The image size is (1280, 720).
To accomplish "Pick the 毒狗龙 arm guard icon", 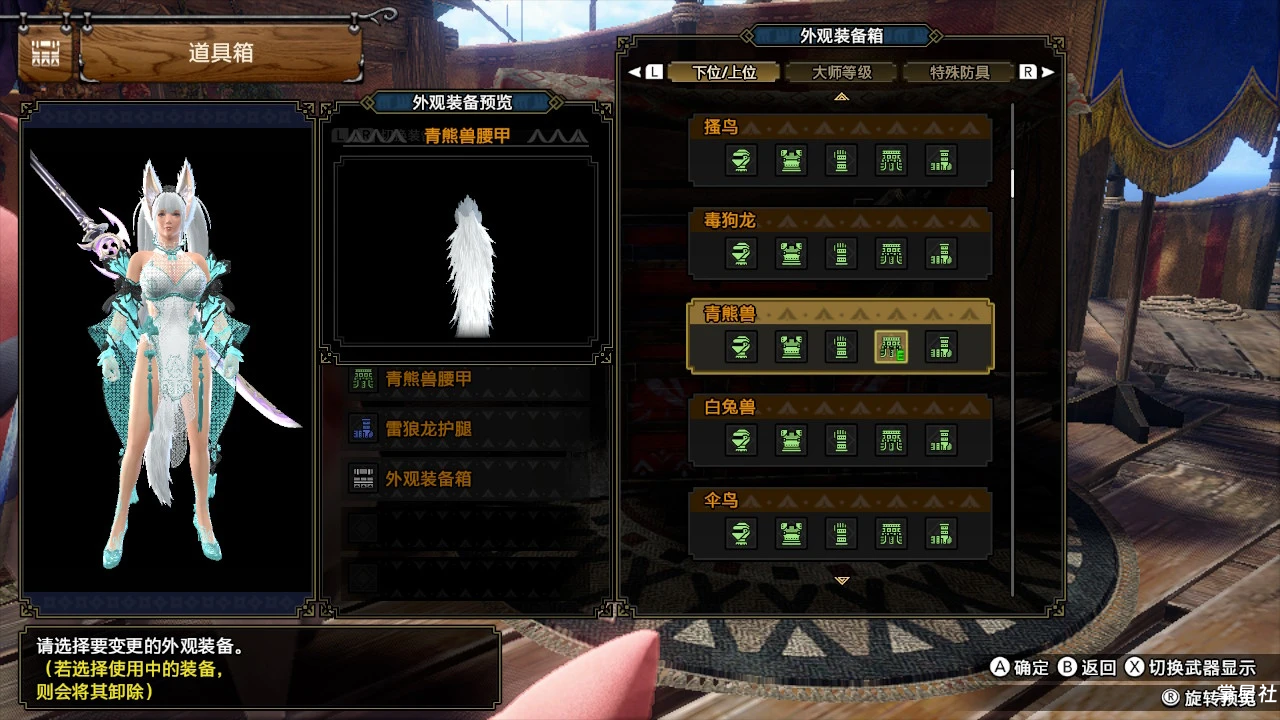I will tap(841, 253).
